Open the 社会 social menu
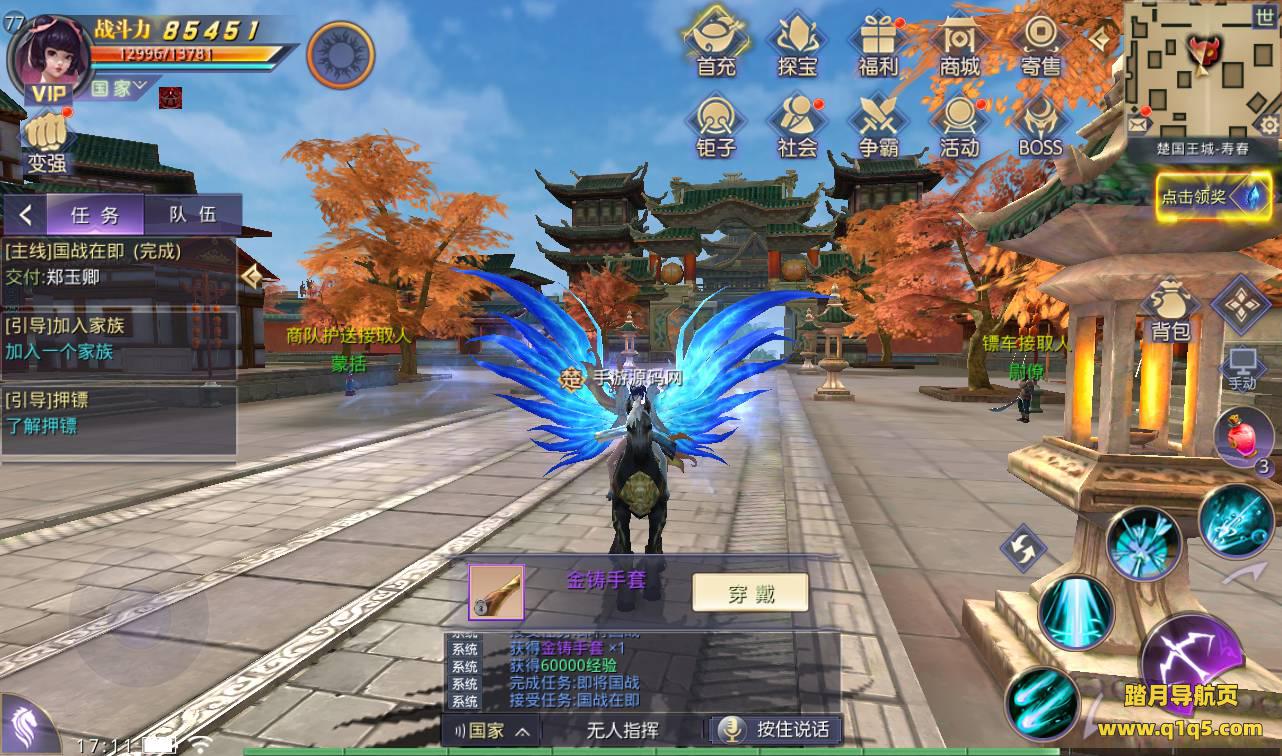The height and width of the screenshot is (756, 1282). (797, 124)
